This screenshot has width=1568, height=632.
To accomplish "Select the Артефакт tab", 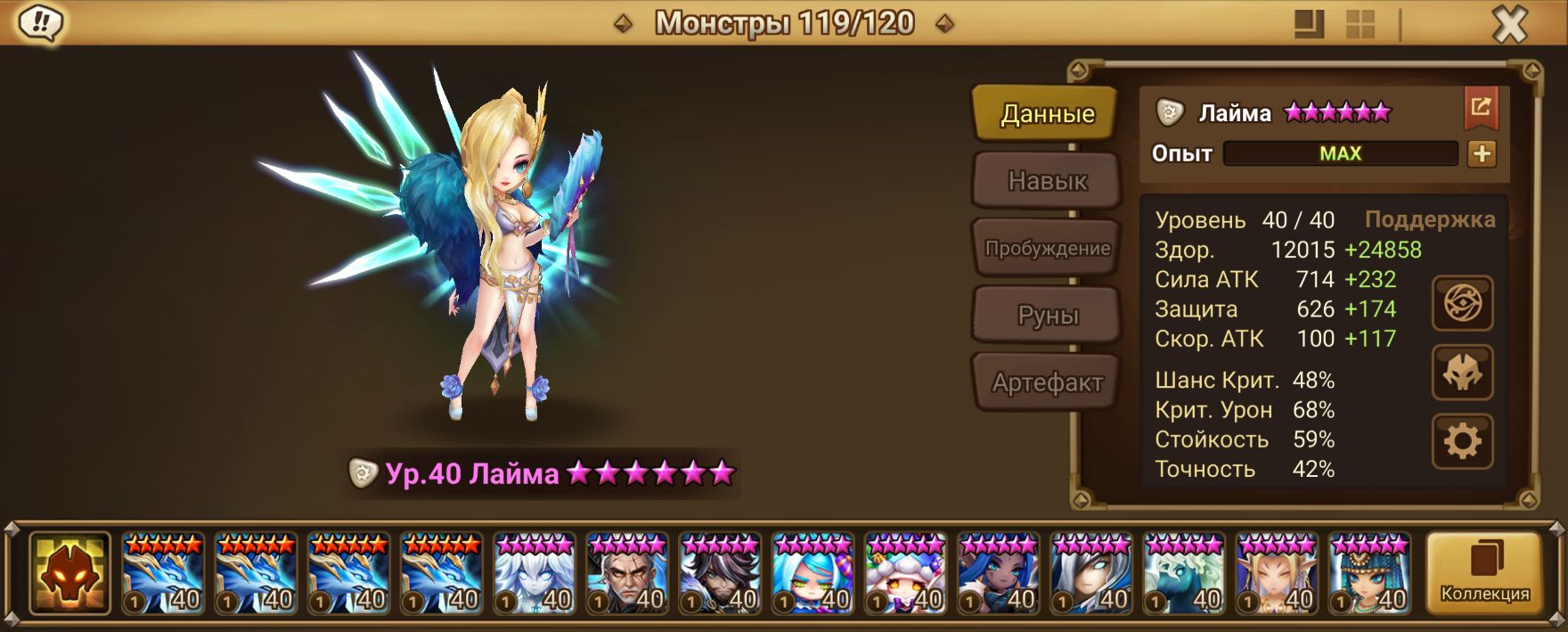I will (x=1047, y=383).
